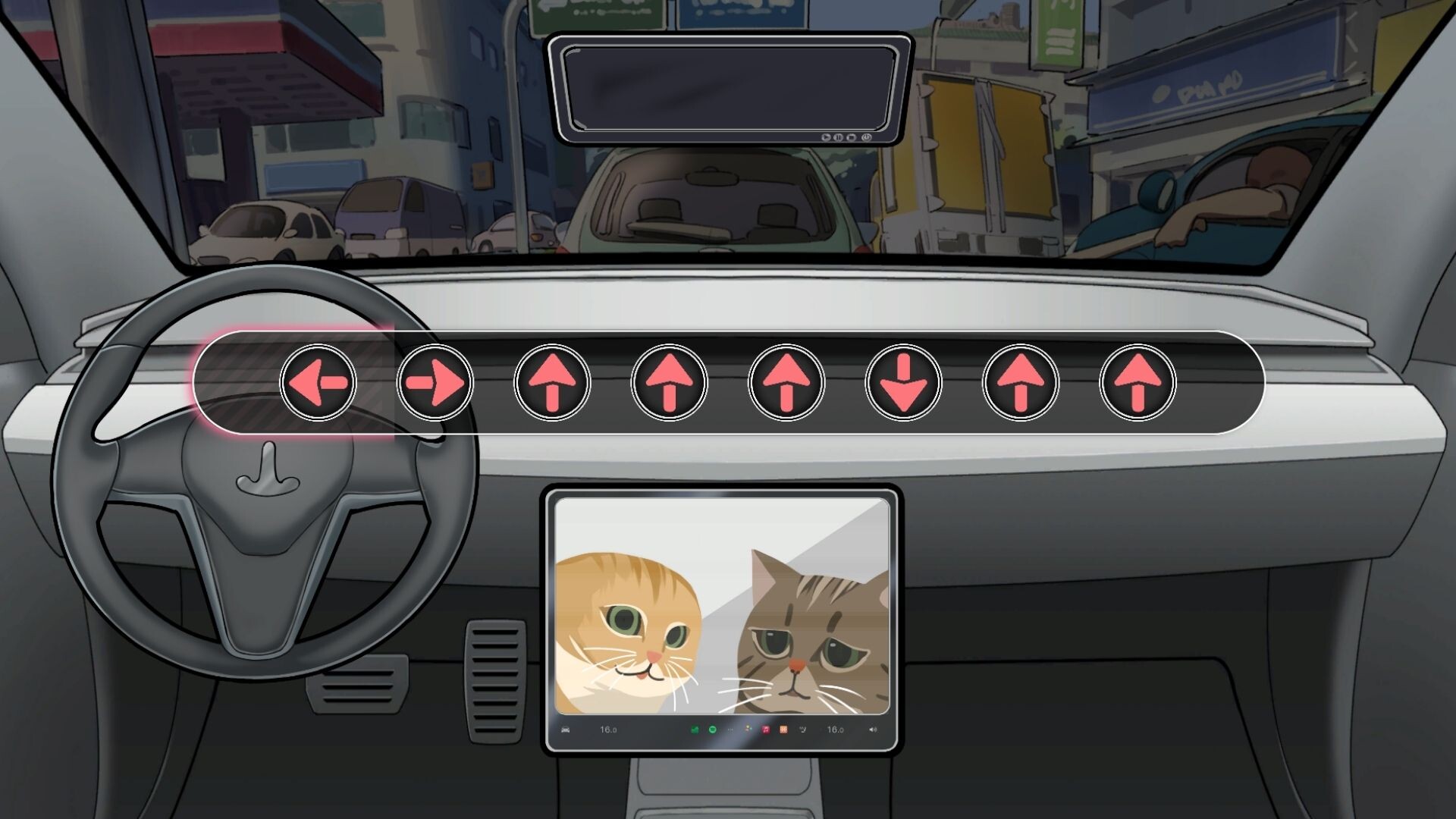This screenshot has width=1456, height=819.
Task: Adjust the left 16.0 temperature control
Action: (607, 729)
